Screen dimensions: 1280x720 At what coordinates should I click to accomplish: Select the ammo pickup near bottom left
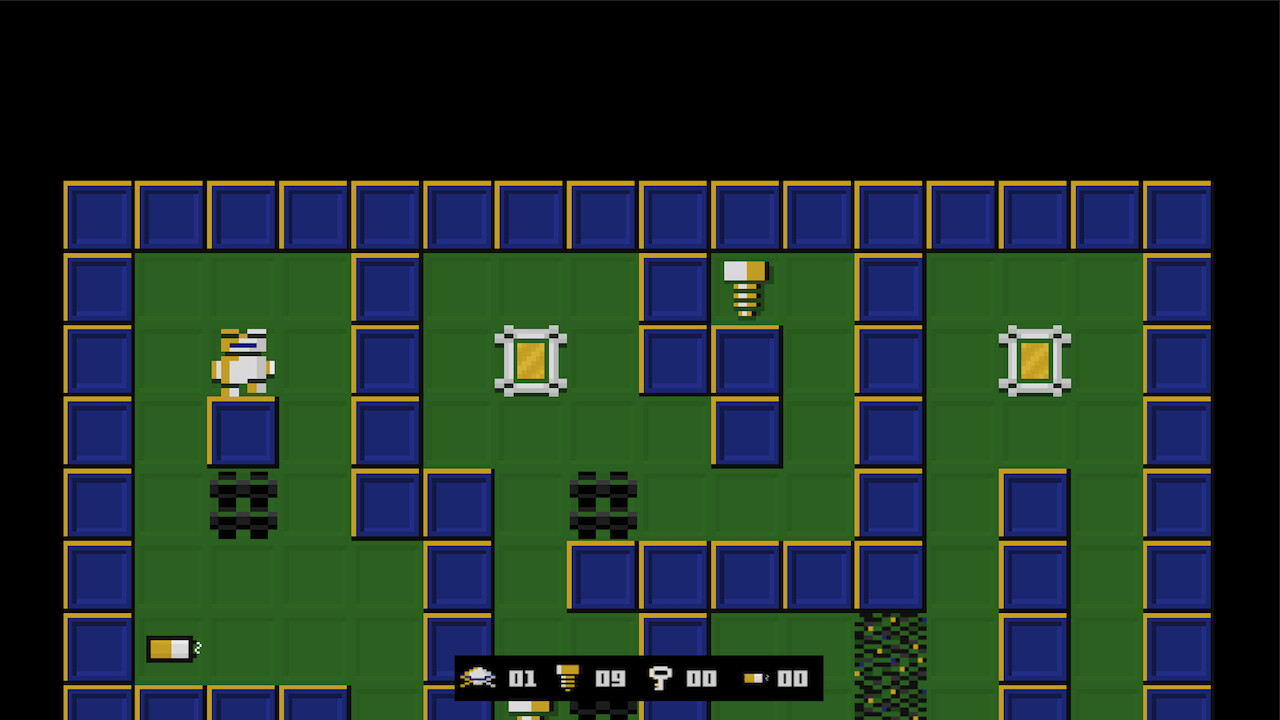click(x=170, y=648)
